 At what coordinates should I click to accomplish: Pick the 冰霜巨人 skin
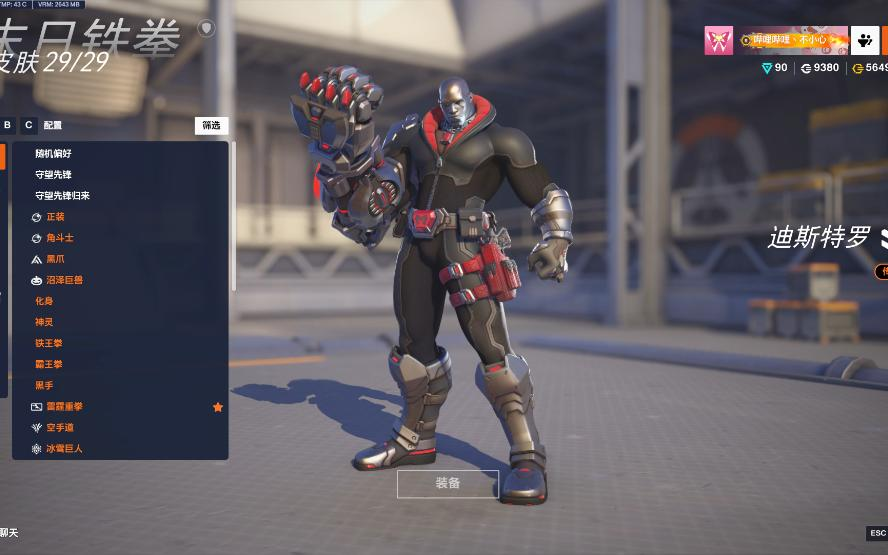(64, 449)
